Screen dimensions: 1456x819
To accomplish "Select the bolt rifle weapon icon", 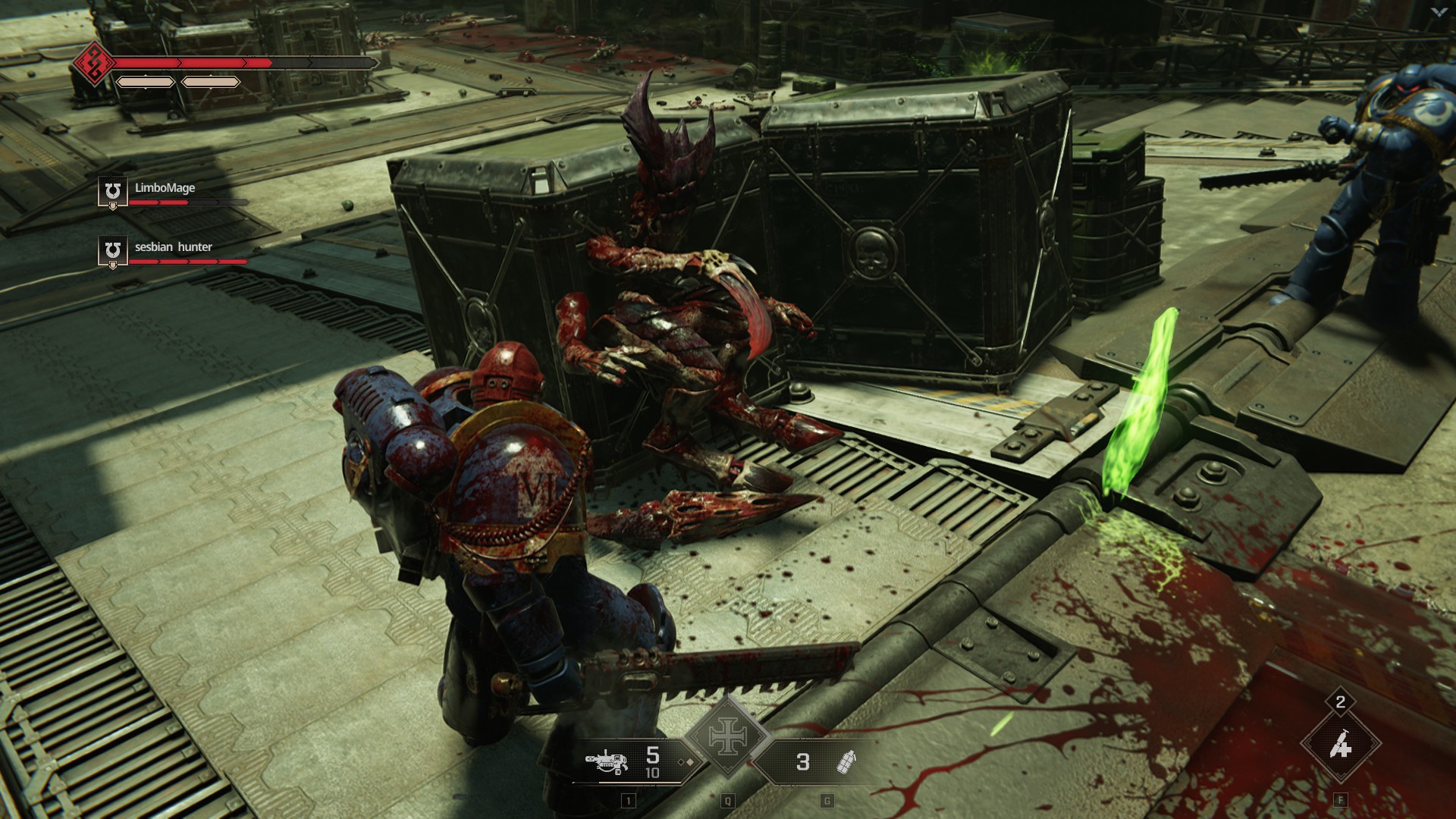I will coord(607,761).
